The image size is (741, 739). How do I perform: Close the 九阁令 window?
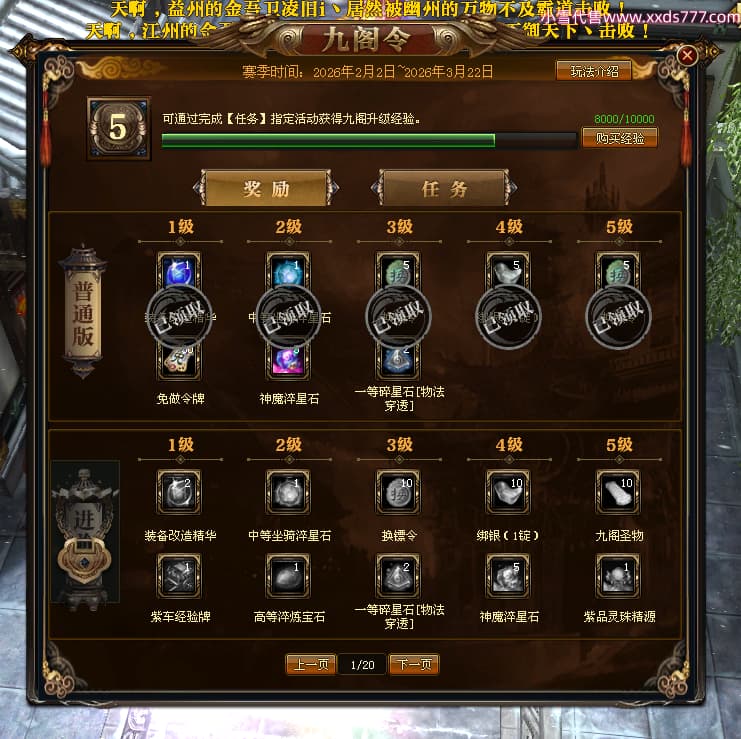pyautogui.click(x=687, y=56)
